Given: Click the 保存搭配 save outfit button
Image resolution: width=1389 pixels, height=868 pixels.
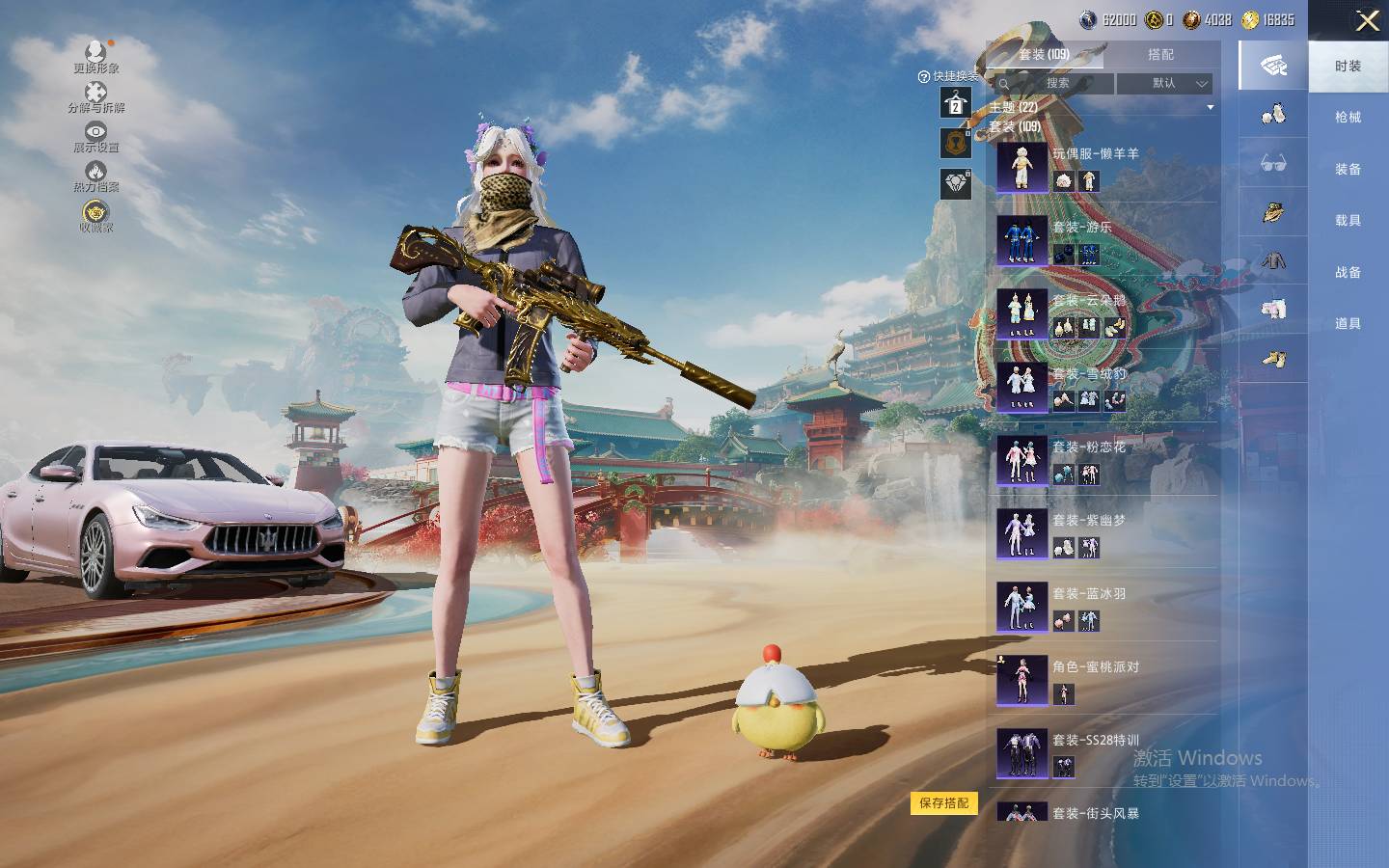Looking at the screenshot, I should click(x=943, y=802).
